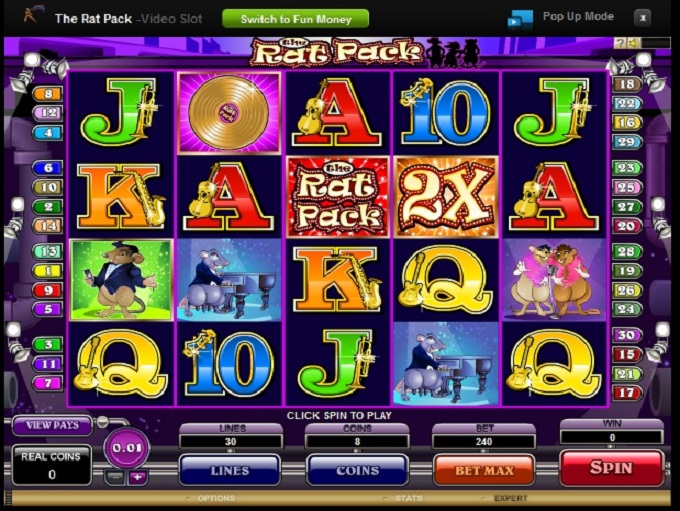Open the View Pays paytable
The width and height of the screenshot is (680, 511).
(x=52, y=425)
